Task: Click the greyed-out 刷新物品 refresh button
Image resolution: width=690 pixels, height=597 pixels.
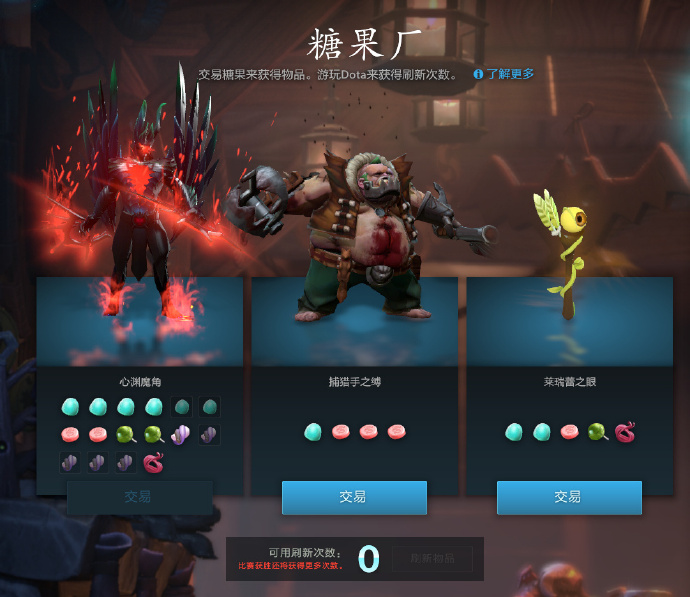Action: [432, 559]
